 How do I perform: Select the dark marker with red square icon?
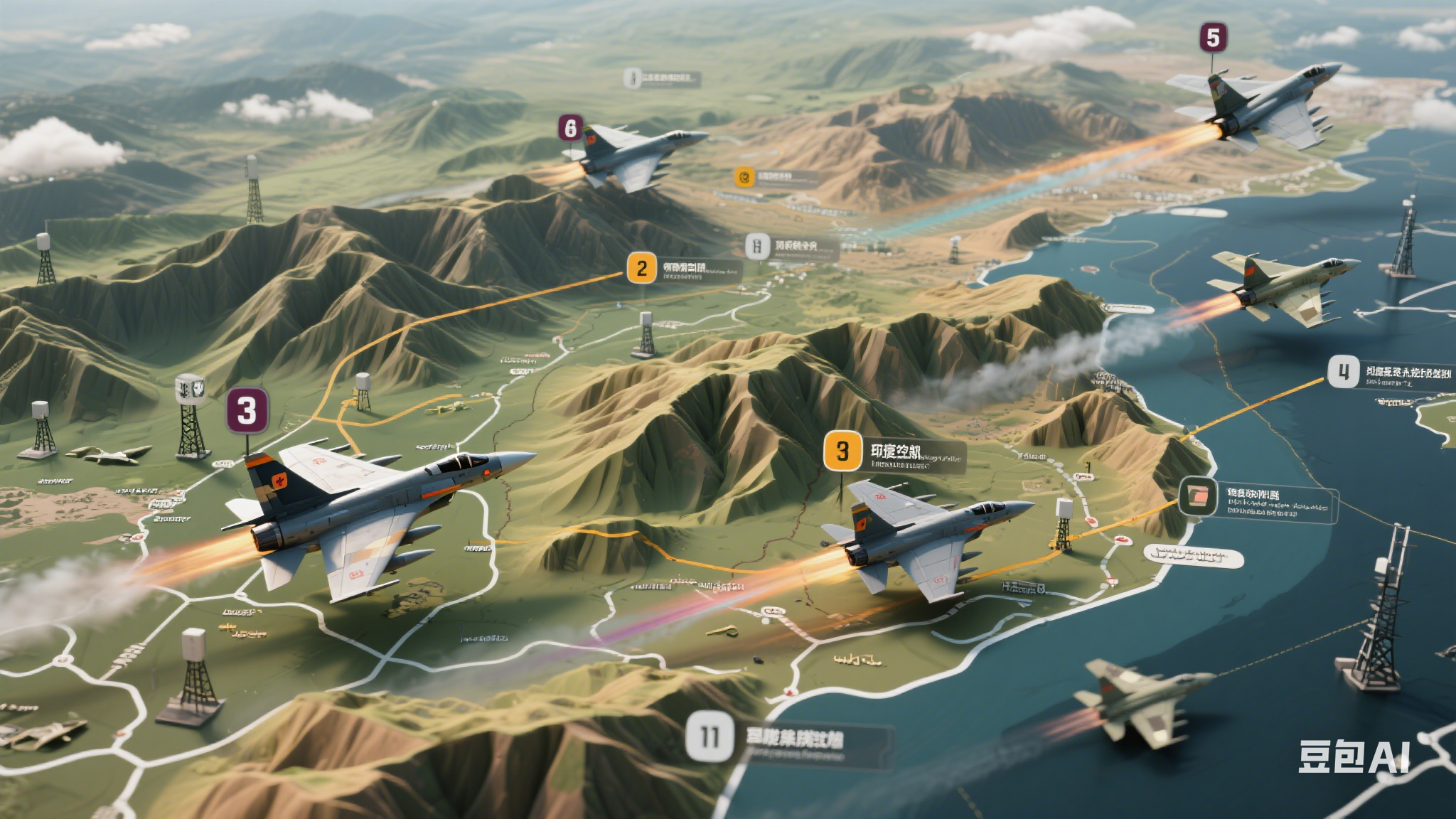coord(1198,496)
